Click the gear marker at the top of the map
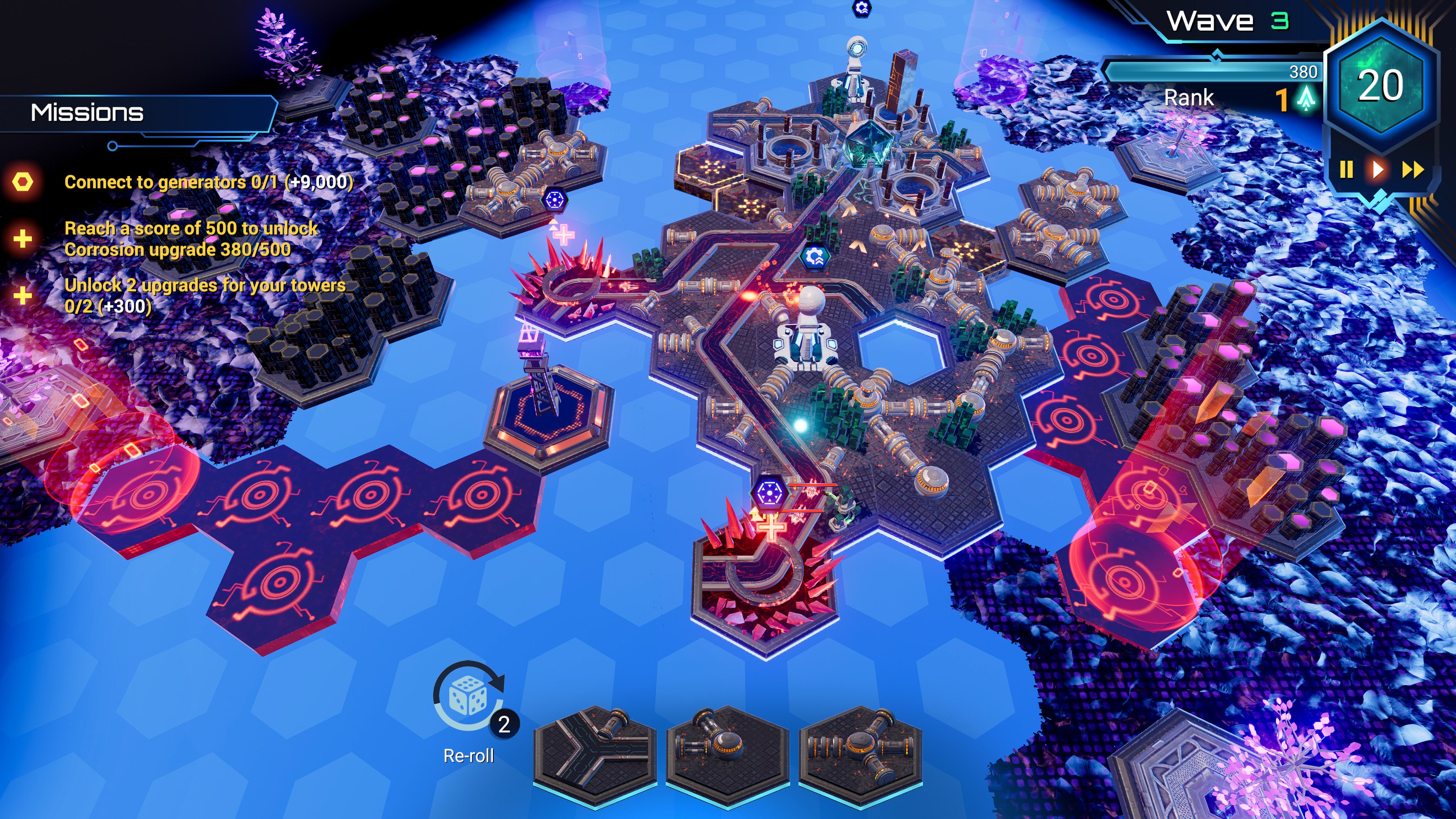This screenshot has width=1456, height=819. [861, 9]
